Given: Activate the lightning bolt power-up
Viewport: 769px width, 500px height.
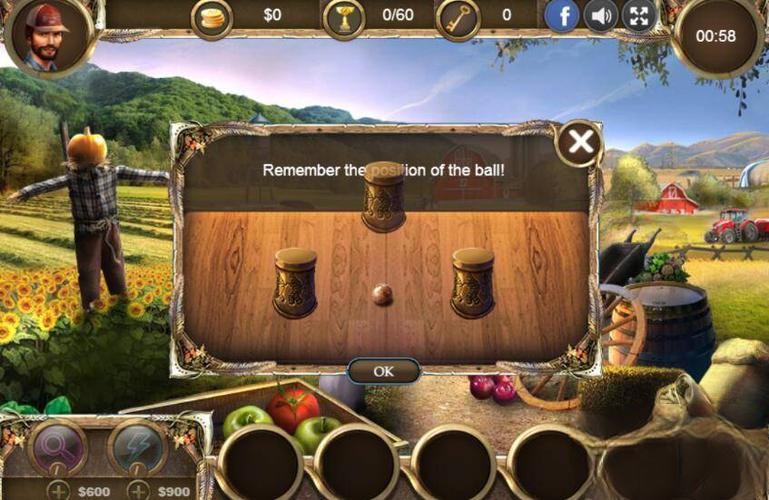Looking at the screenshot, I should click(x=137, y=446).
